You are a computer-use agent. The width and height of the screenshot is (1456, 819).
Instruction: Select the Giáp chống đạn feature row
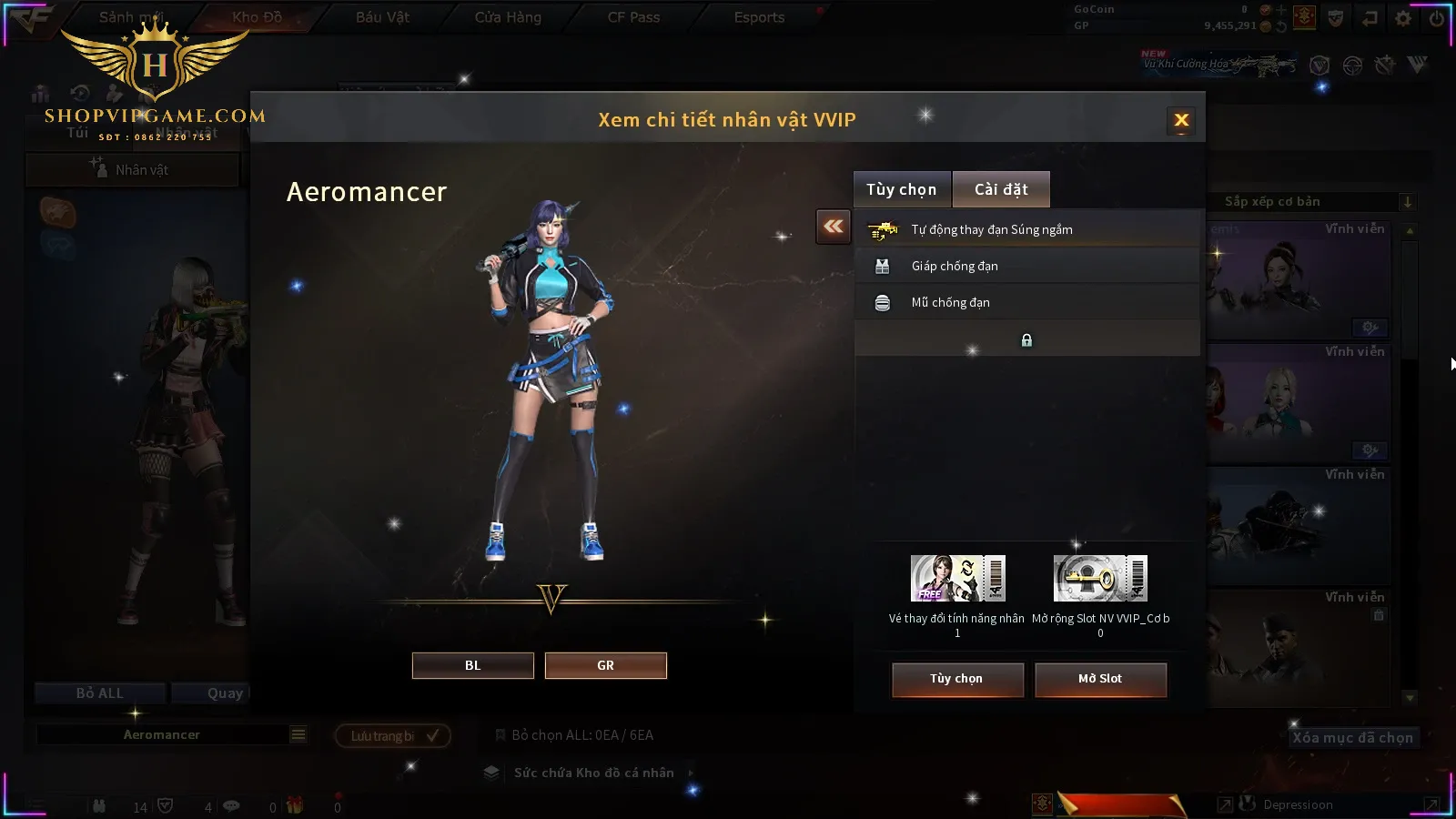tap(1026, 266)
